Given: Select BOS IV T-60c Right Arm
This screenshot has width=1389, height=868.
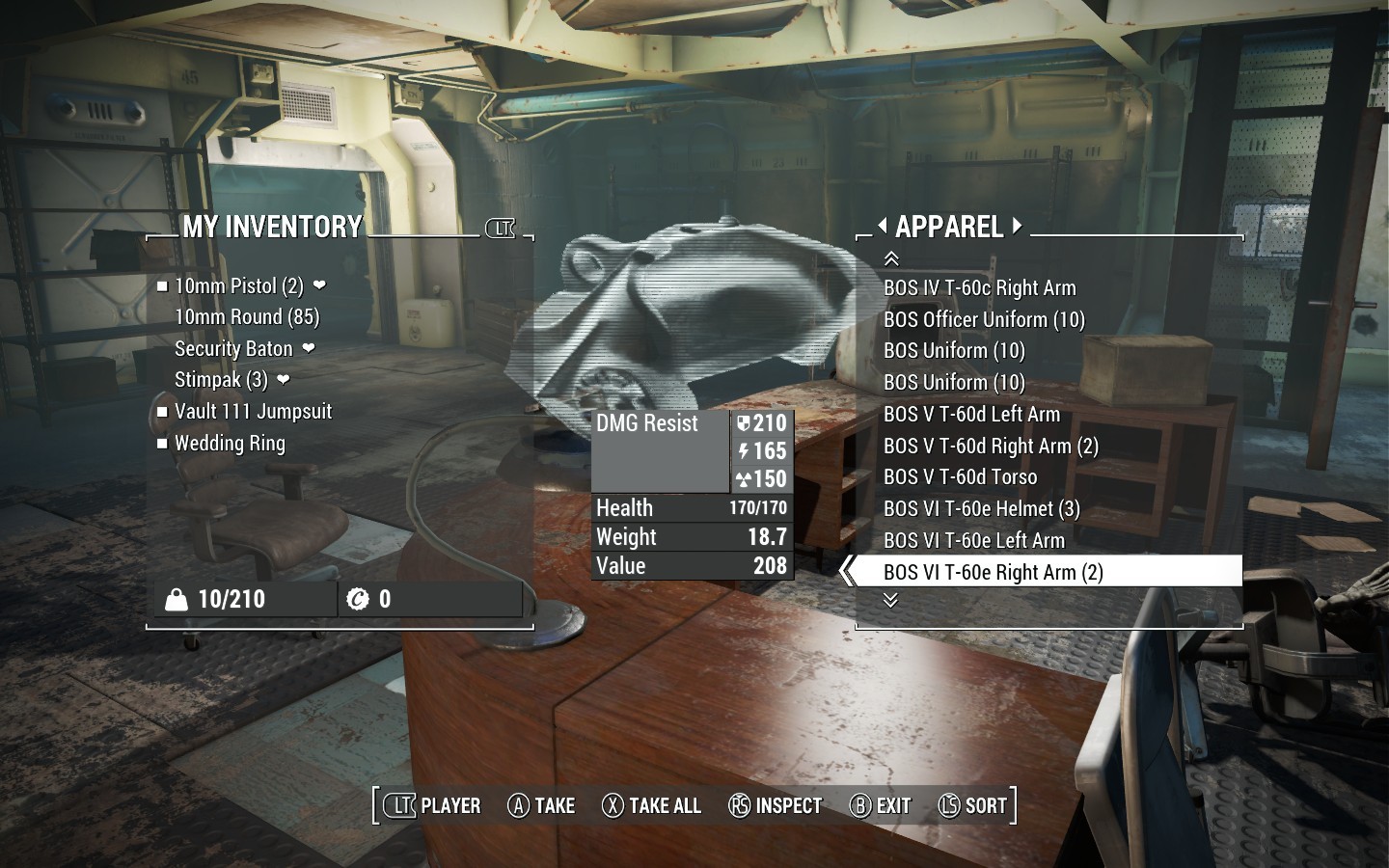Looking at the screenshot, I should coord(979,288).
